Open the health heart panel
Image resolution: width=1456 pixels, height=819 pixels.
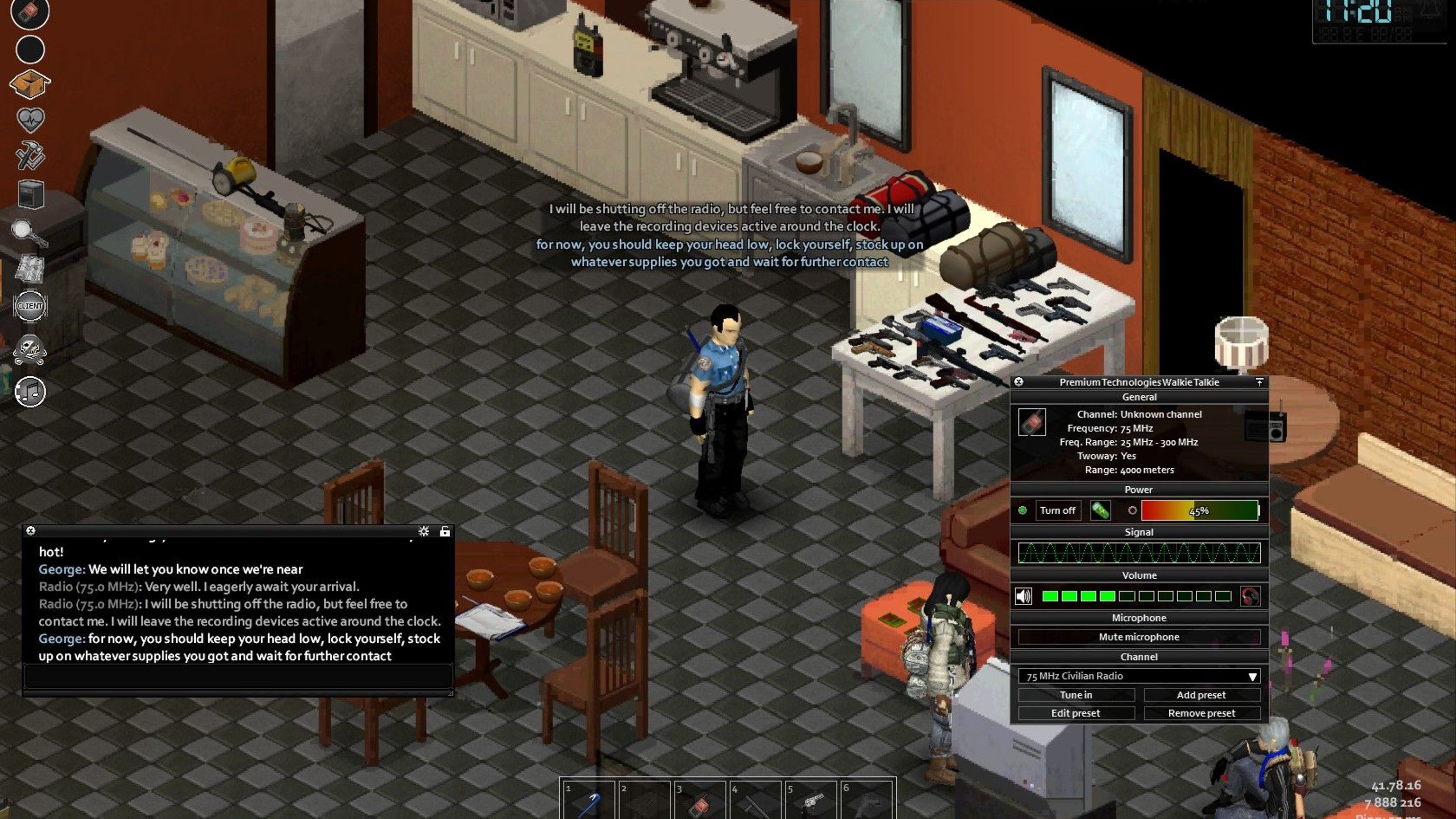point(30,119)
